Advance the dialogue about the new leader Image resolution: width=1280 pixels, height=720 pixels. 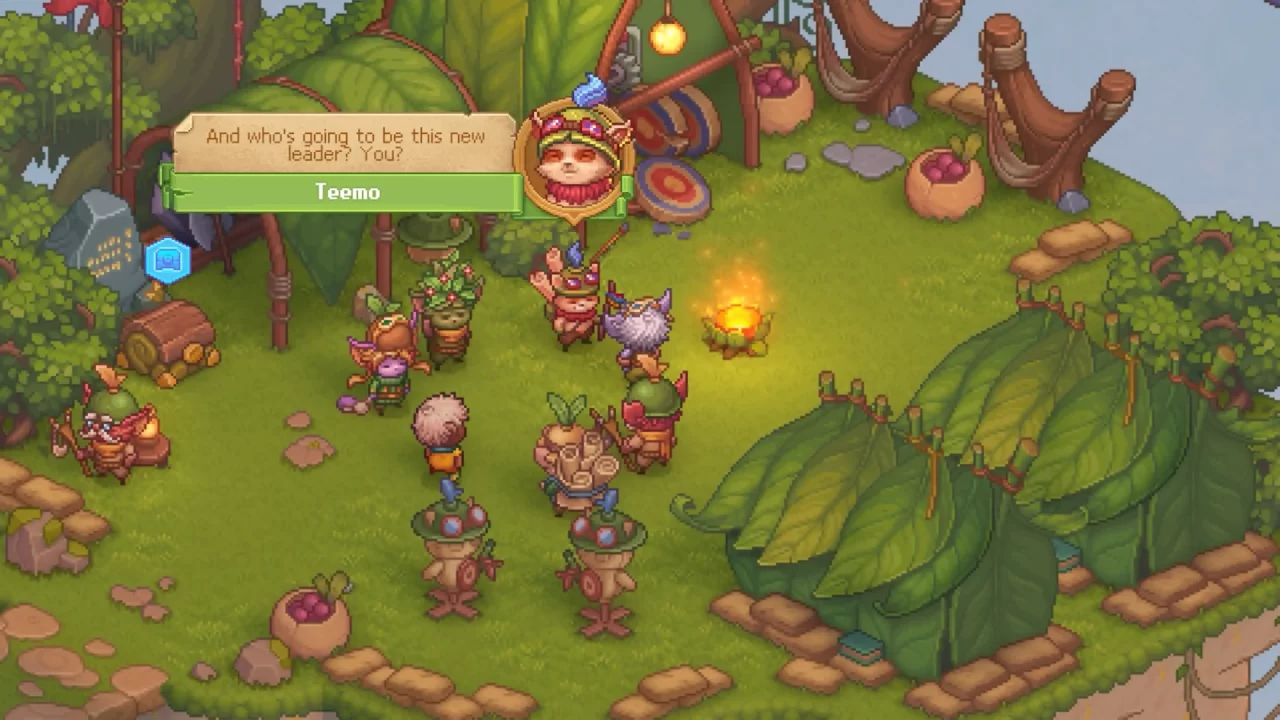345,145
